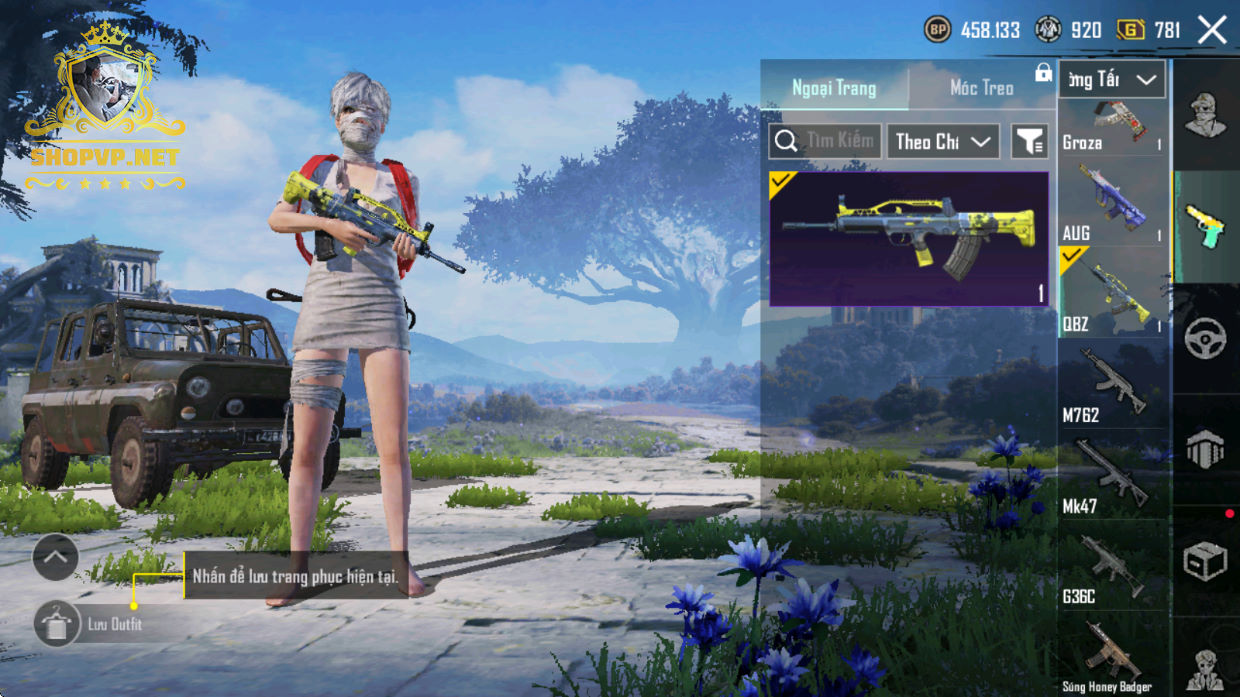Screen dimensions: 1240x697
Task: Close the inventory screen with the X
Action: click(1212, 30)
